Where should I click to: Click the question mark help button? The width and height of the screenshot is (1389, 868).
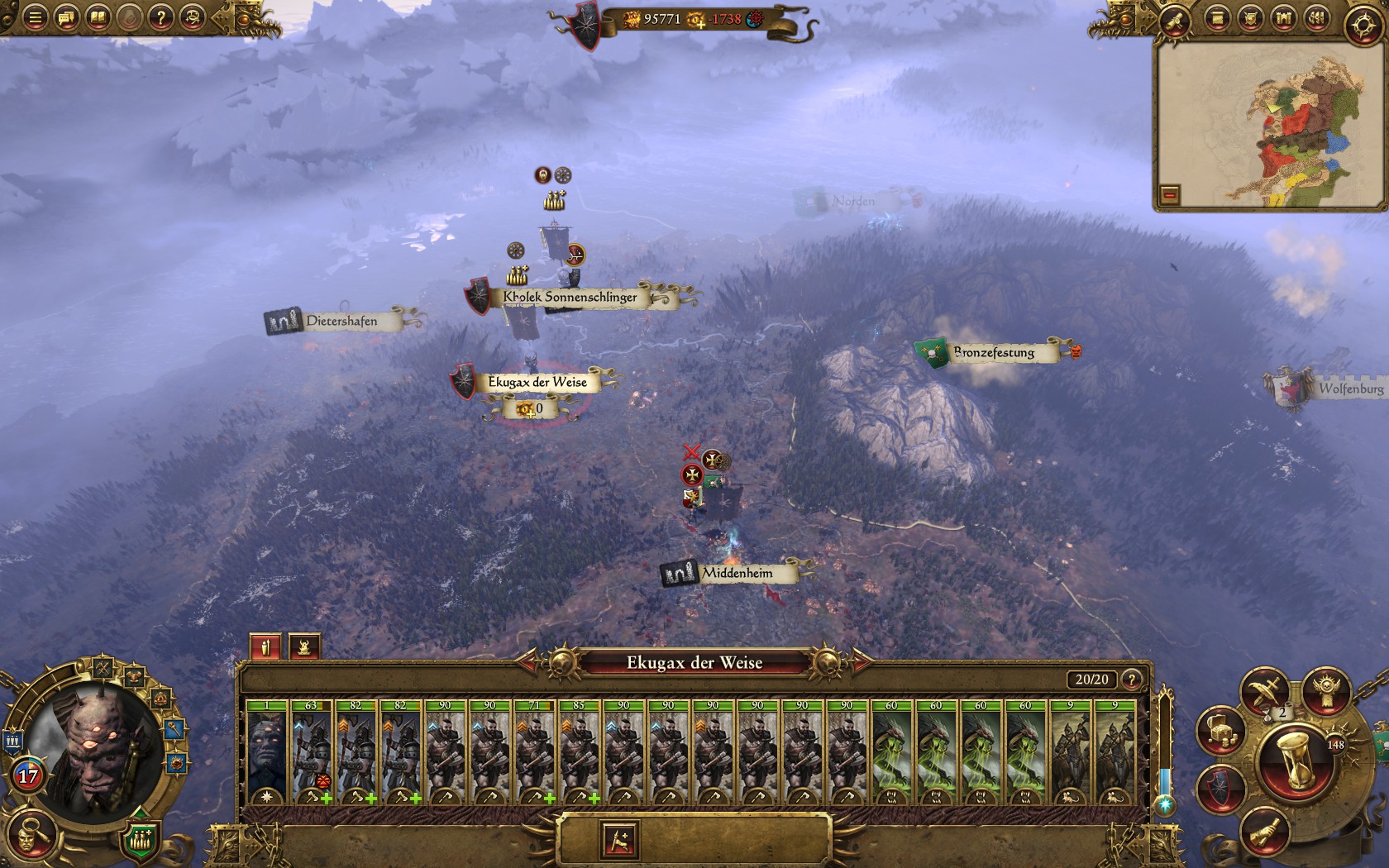(160, 18)
